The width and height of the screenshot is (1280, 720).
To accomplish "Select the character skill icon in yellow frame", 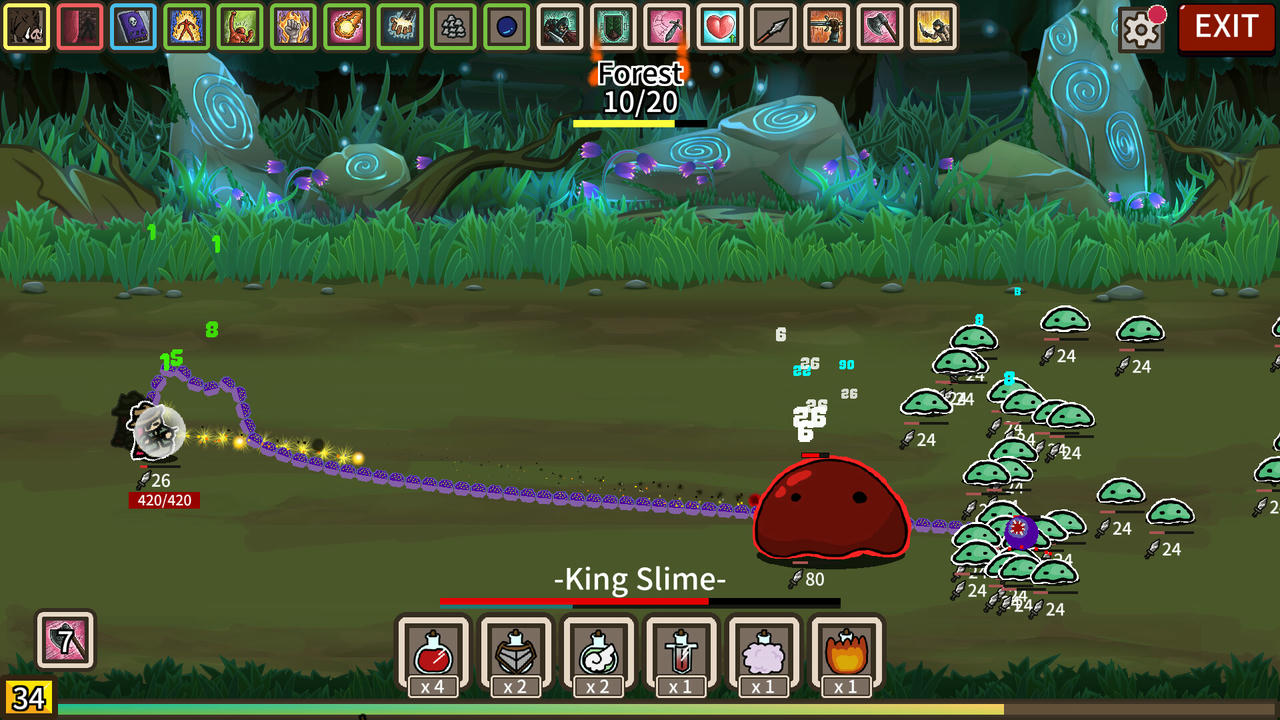I will [x=27, y=27].
